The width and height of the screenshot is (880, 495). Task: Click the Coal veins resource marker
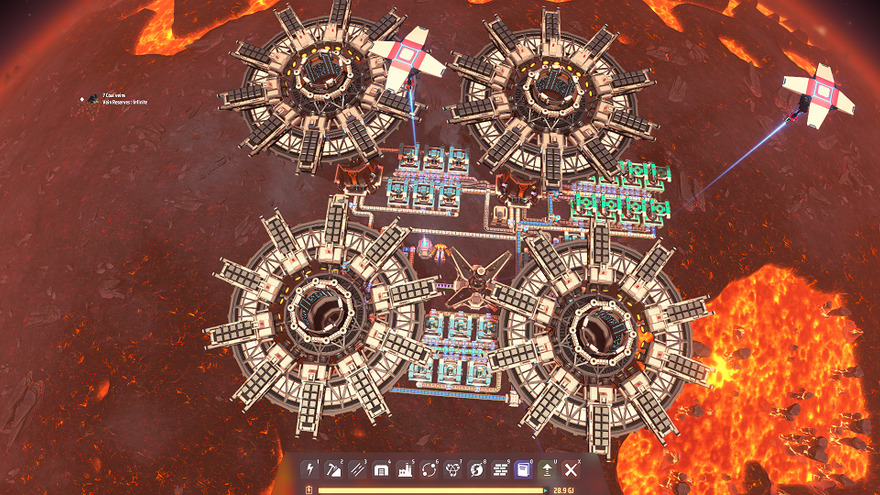tap(92, 99)
